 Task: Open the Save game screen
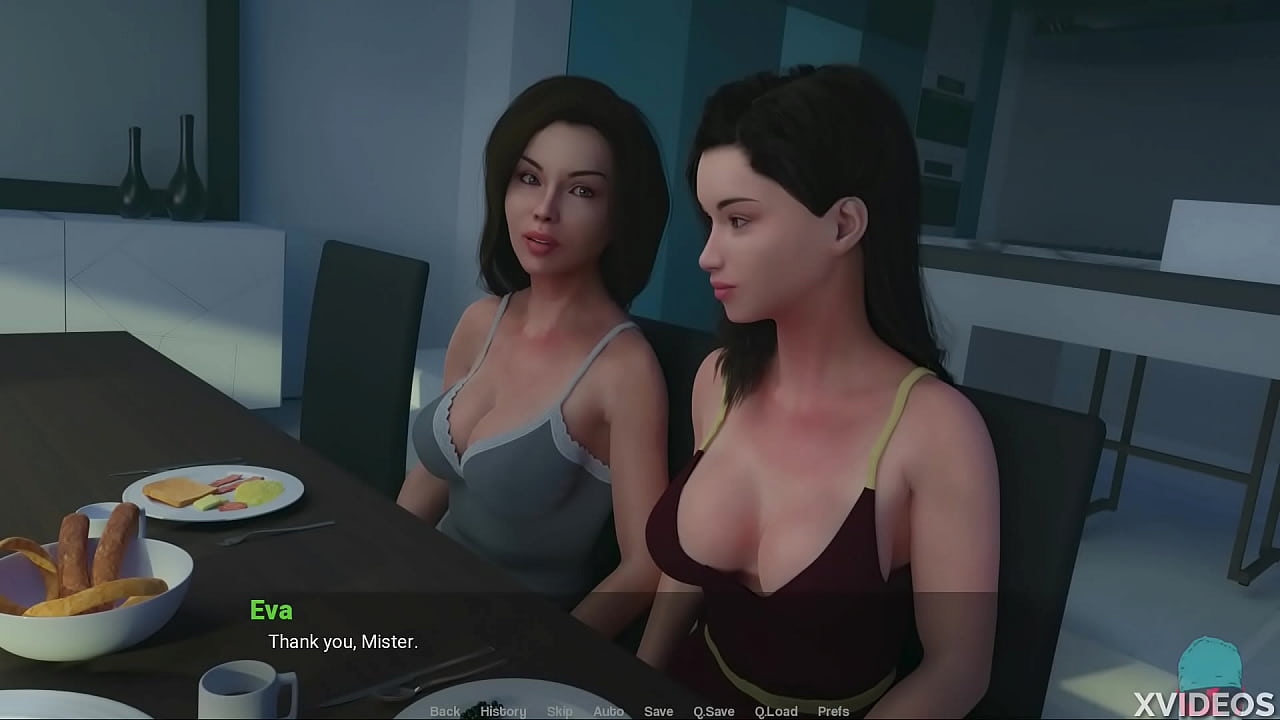(x=659, y=711)
